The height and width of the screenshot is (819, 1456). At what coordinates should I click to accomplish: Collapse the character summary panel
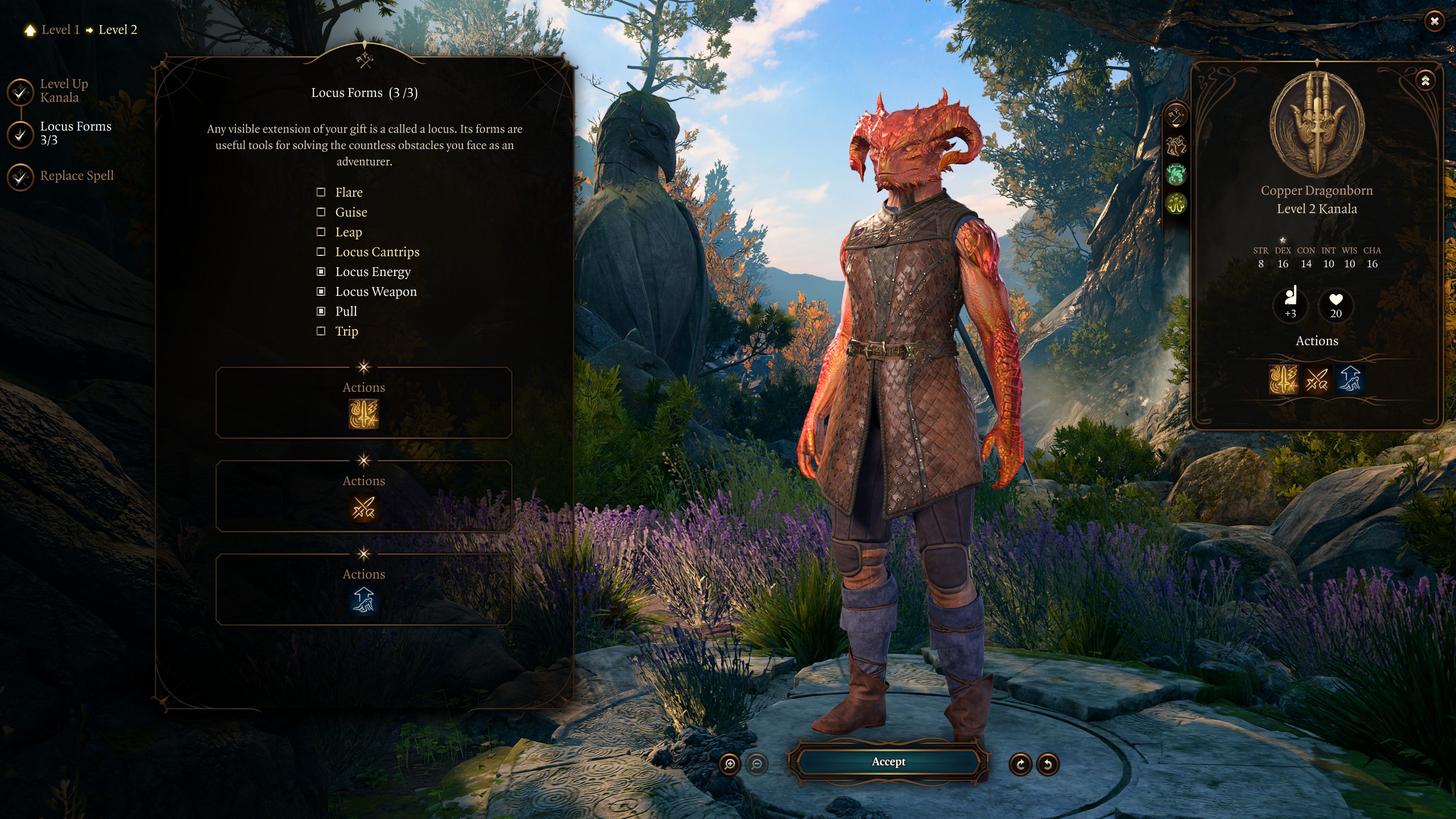(1425, 81)
